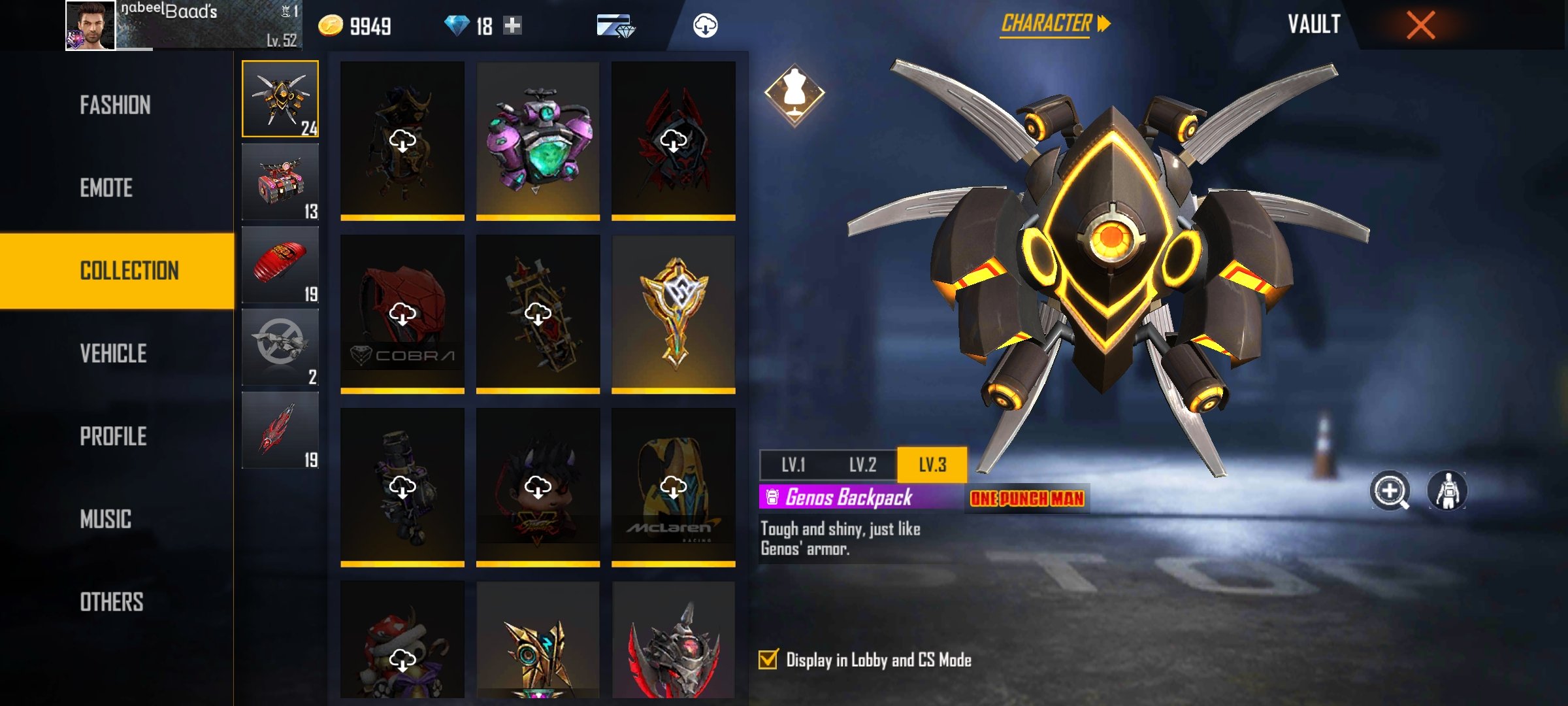The image size is (1568, 706).
Task: Switch to the Music category
Action: click(x=106, y=520)
